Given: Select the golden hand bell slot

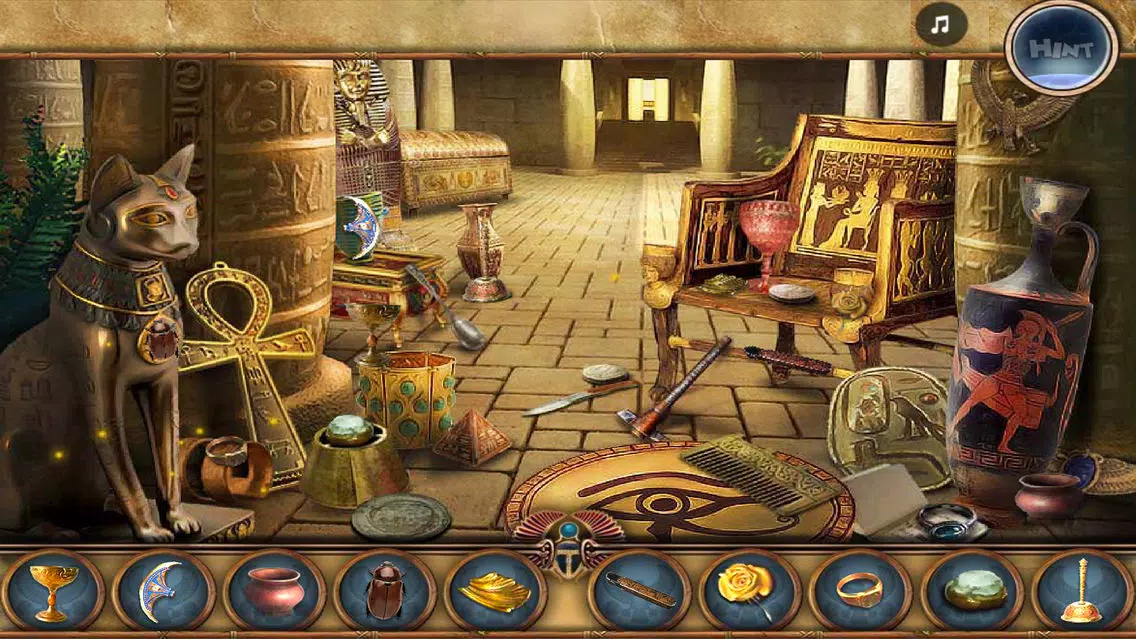Looking at the screenshot, I should 1082,591.
